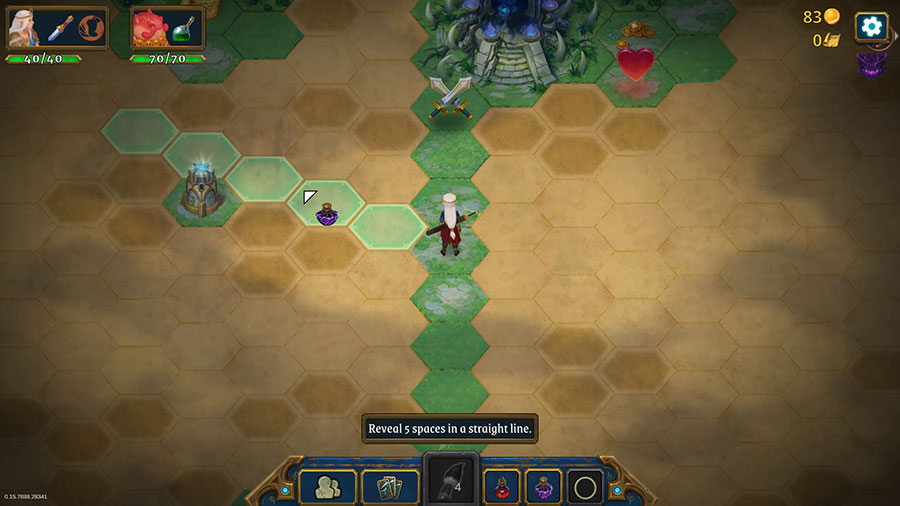
Task: Select the white-haired elf hero portrait
Action: pos(24,28)
